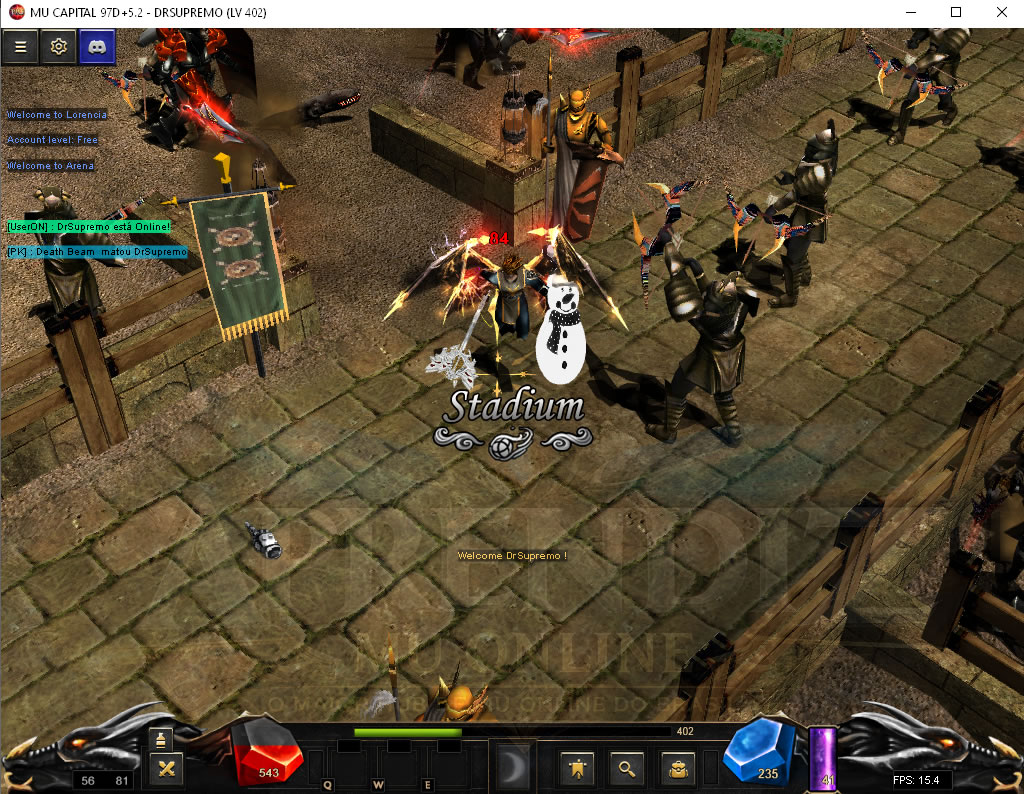The image size is (1024, 794).
Task: Open the backpack inventory button
Action: 678,767
